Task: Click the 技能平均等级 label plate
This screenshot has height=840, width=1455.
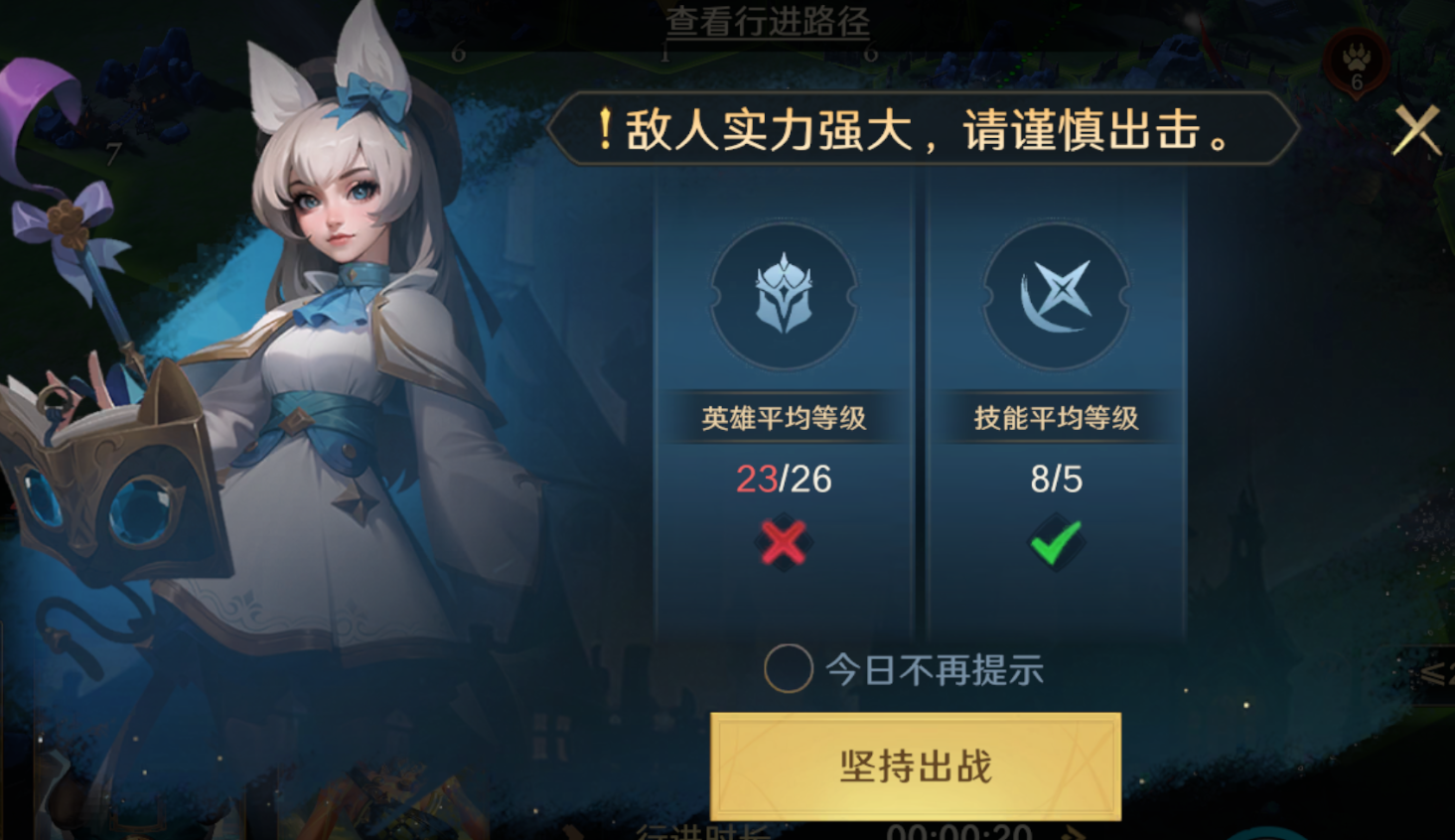Action: point(1058,419)
